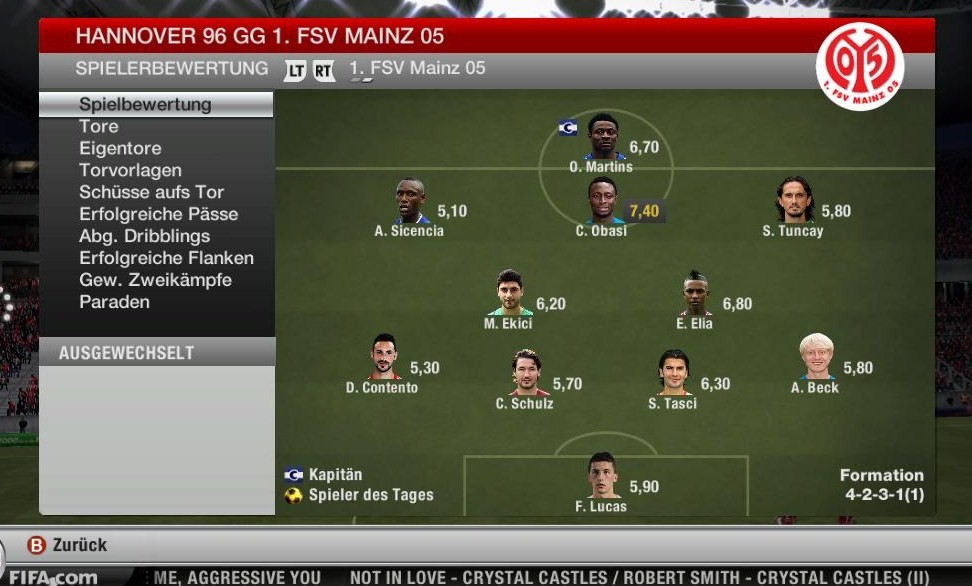This screenshot has height=586, width=972.
Task: Pick midfielder M. Ekici
Action: (510, 293)
